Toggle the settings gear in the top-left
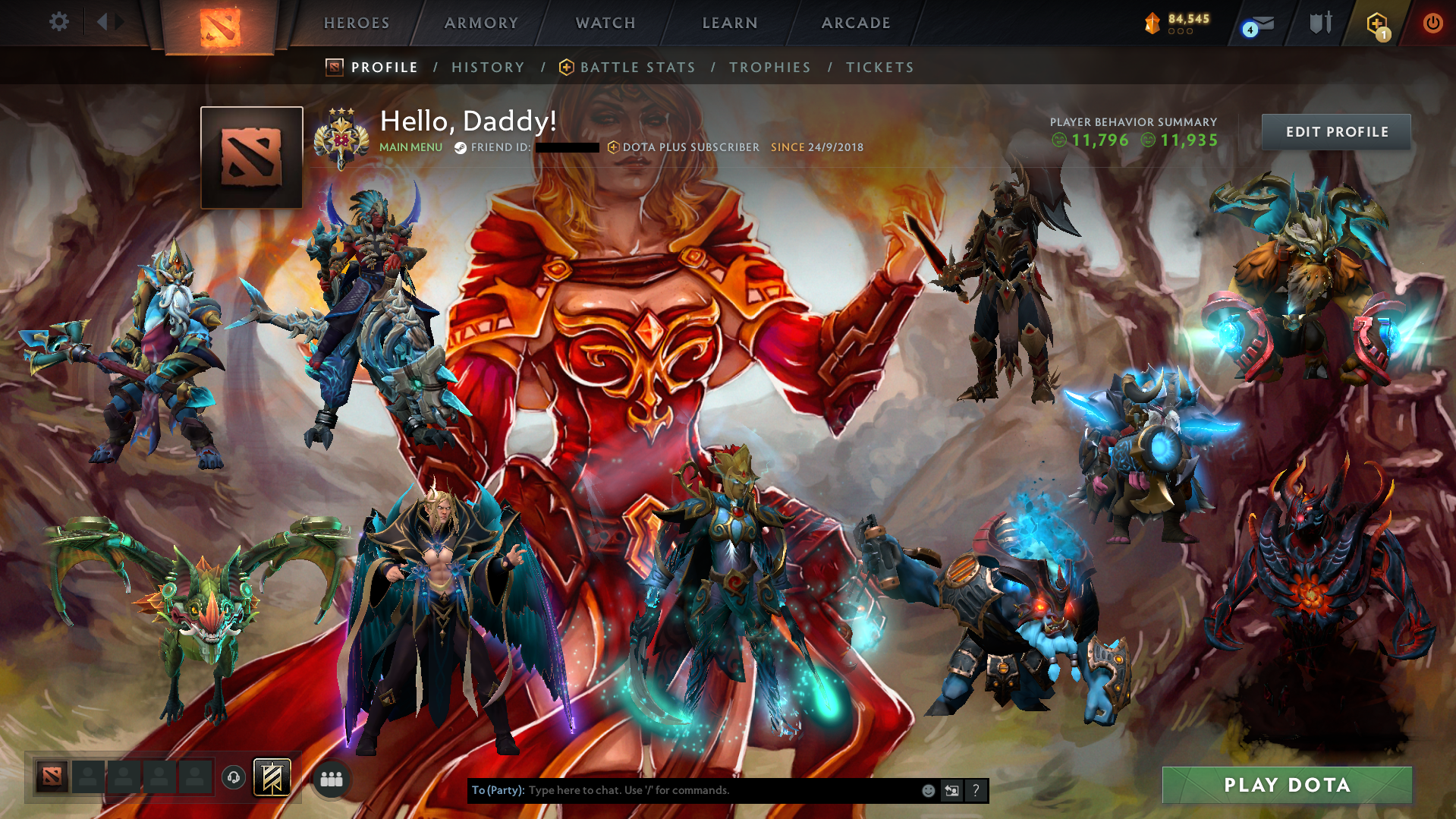 [x=59, y=22]
